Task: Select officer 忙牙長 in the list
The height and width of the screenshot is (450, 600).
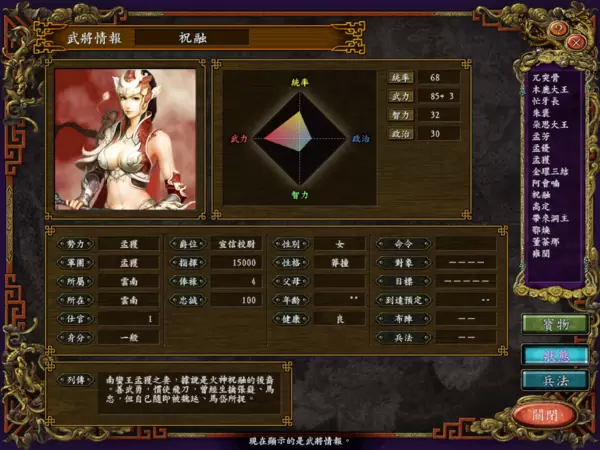Action: 543,99
